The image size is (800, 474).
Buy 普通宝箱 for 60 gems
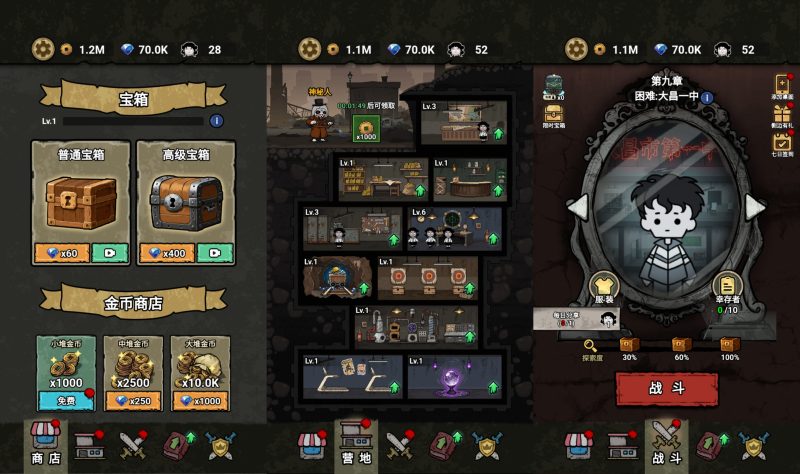(62, 253)
